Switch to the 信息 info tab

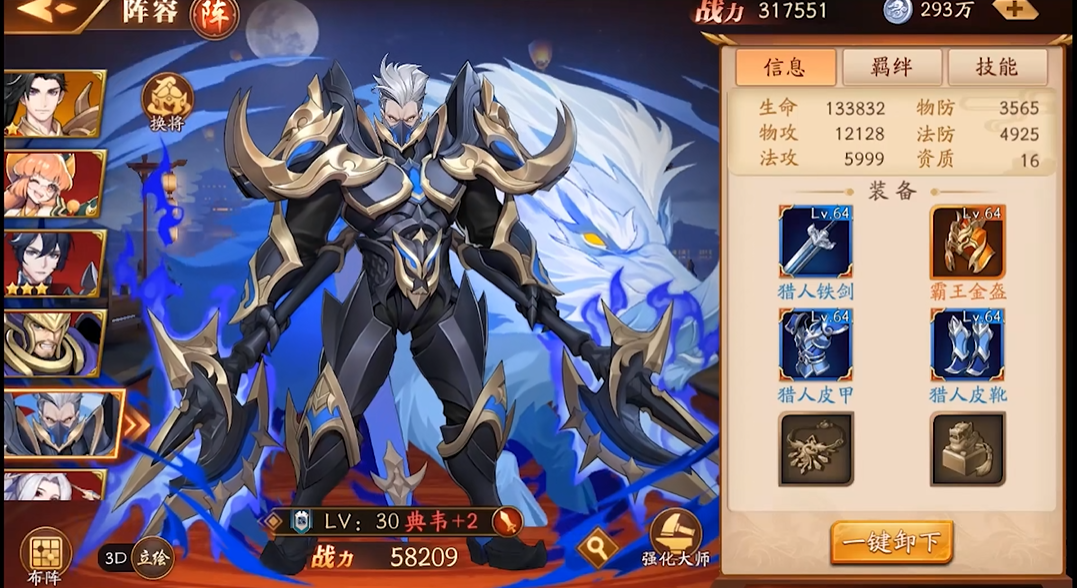pyautogui.click(x=785, y=67)
